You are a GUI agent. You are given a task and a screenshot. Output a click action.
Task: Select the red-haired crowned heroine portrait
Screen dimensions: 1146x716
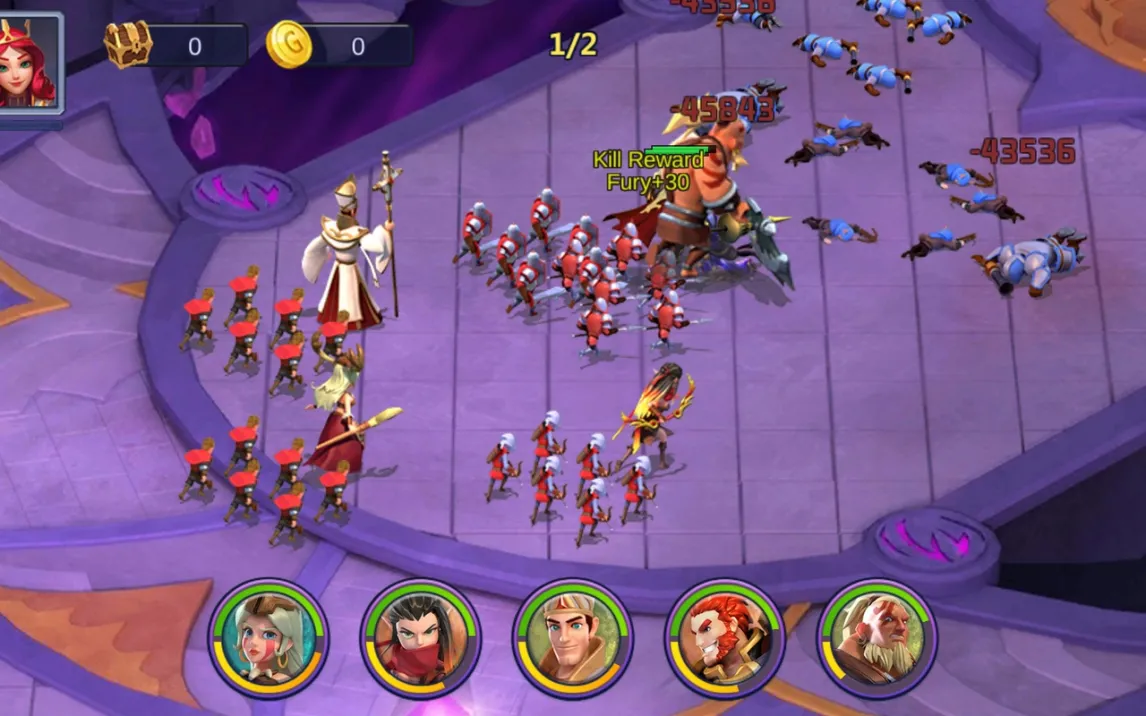28,64
